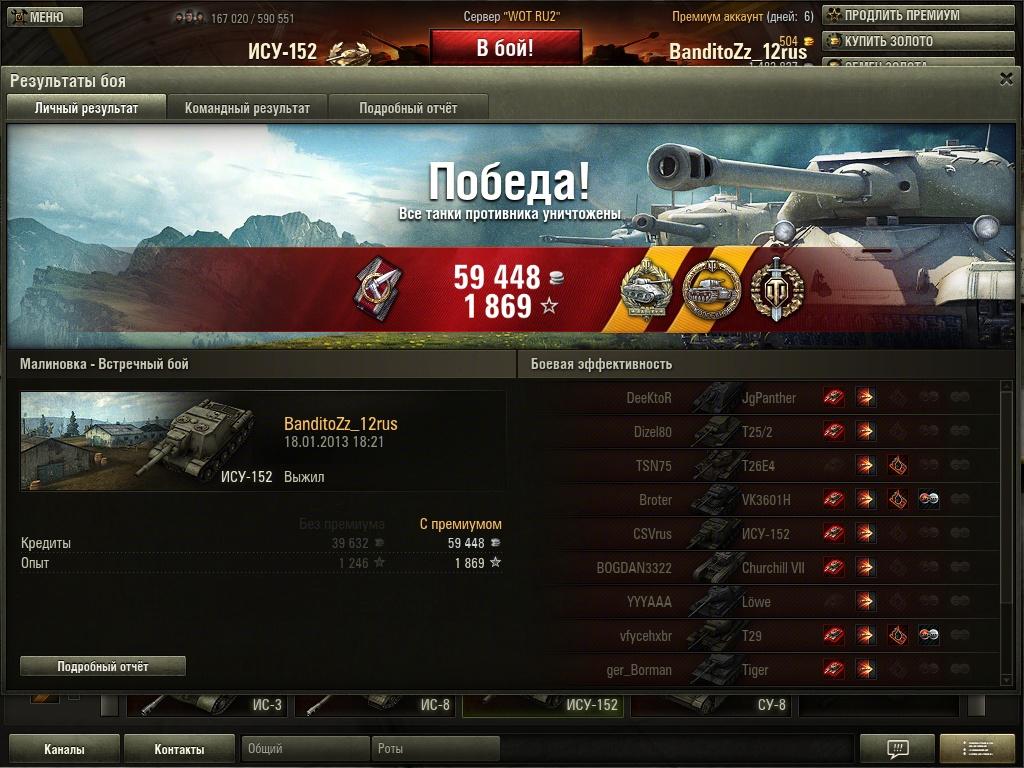
Task: Switch to Личный результат tab
Action: click(86, 108)
